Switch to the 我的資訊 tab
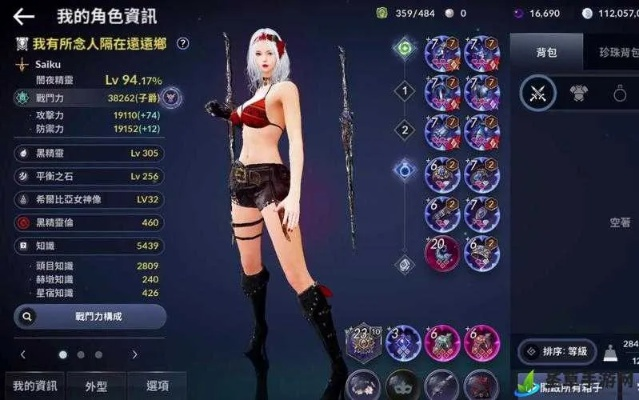The width and height of the screenshot is (639, 400). [x=34, y=385]
